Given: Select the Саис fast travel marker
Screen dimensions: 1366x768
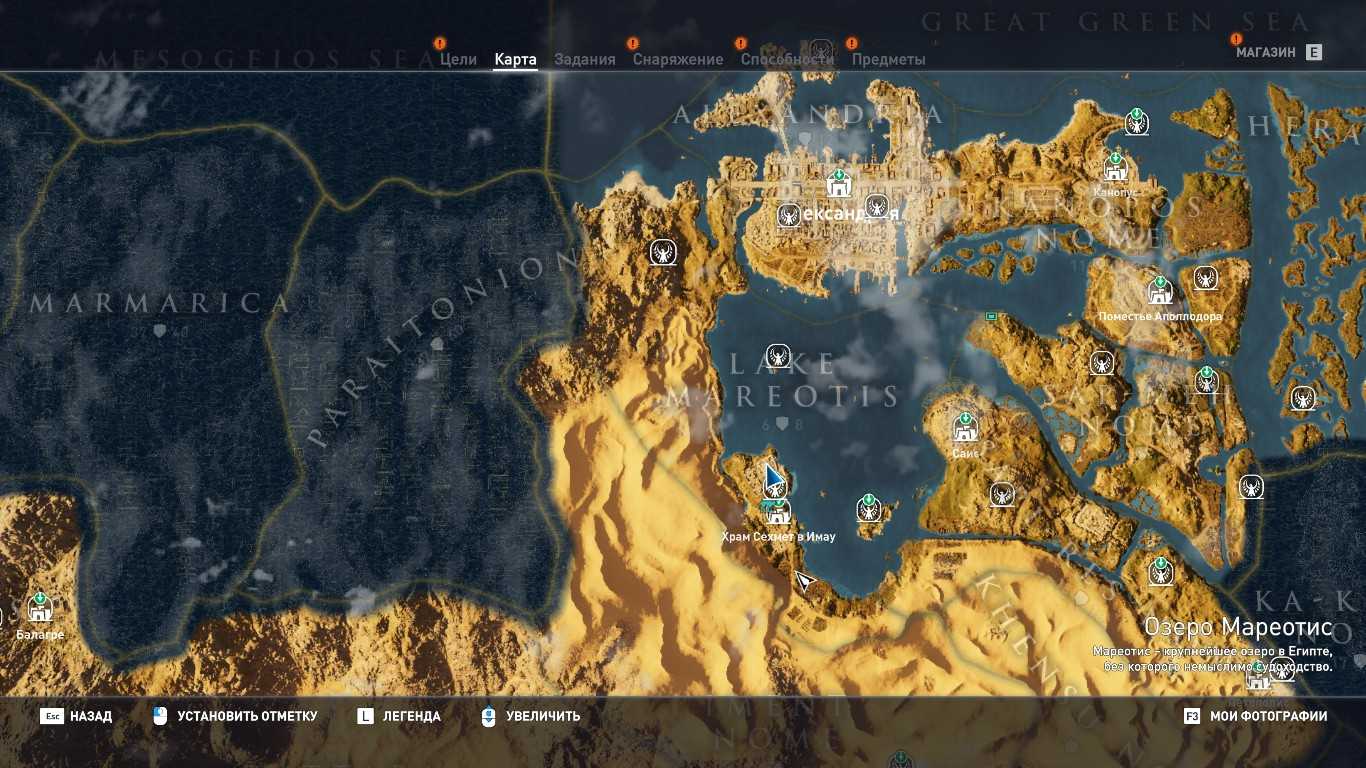Looking at the screenshot, I should 965,429.
